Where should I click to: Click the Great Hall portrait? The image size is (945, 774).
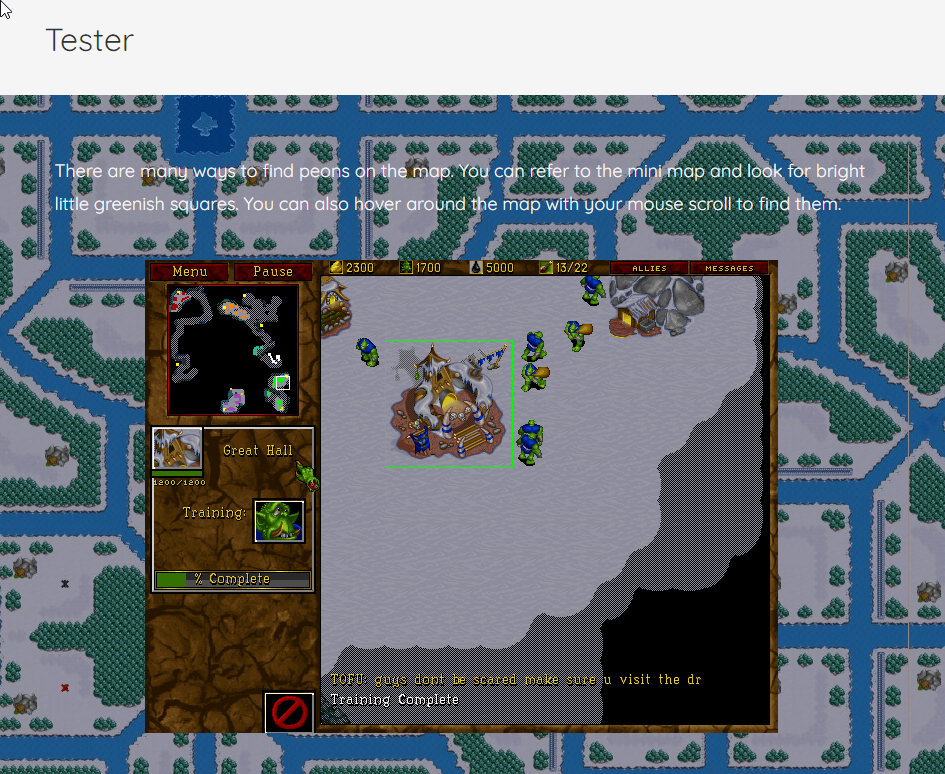pyautogui.click(x=177, y=449)
